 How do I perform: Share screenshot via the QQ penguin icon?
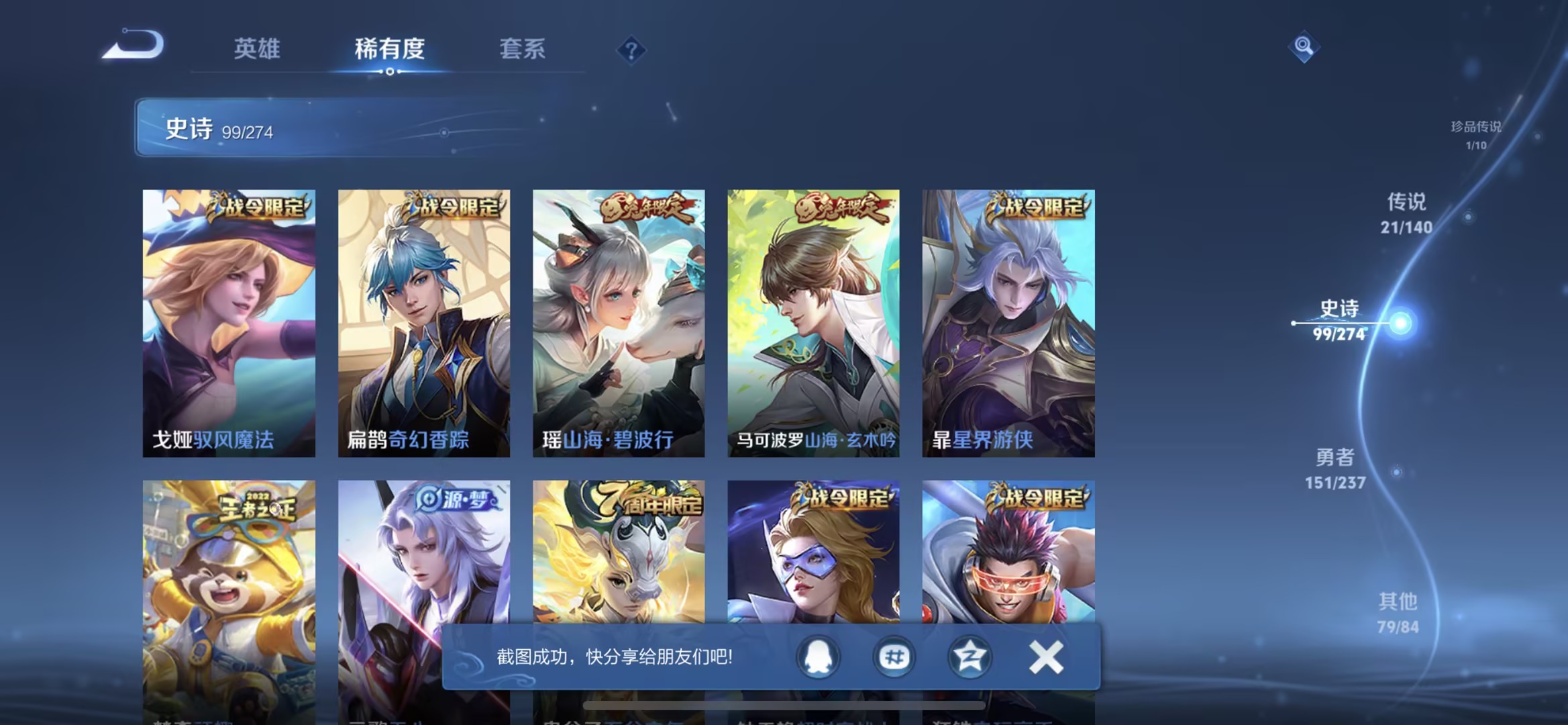[x=817, y=659]
